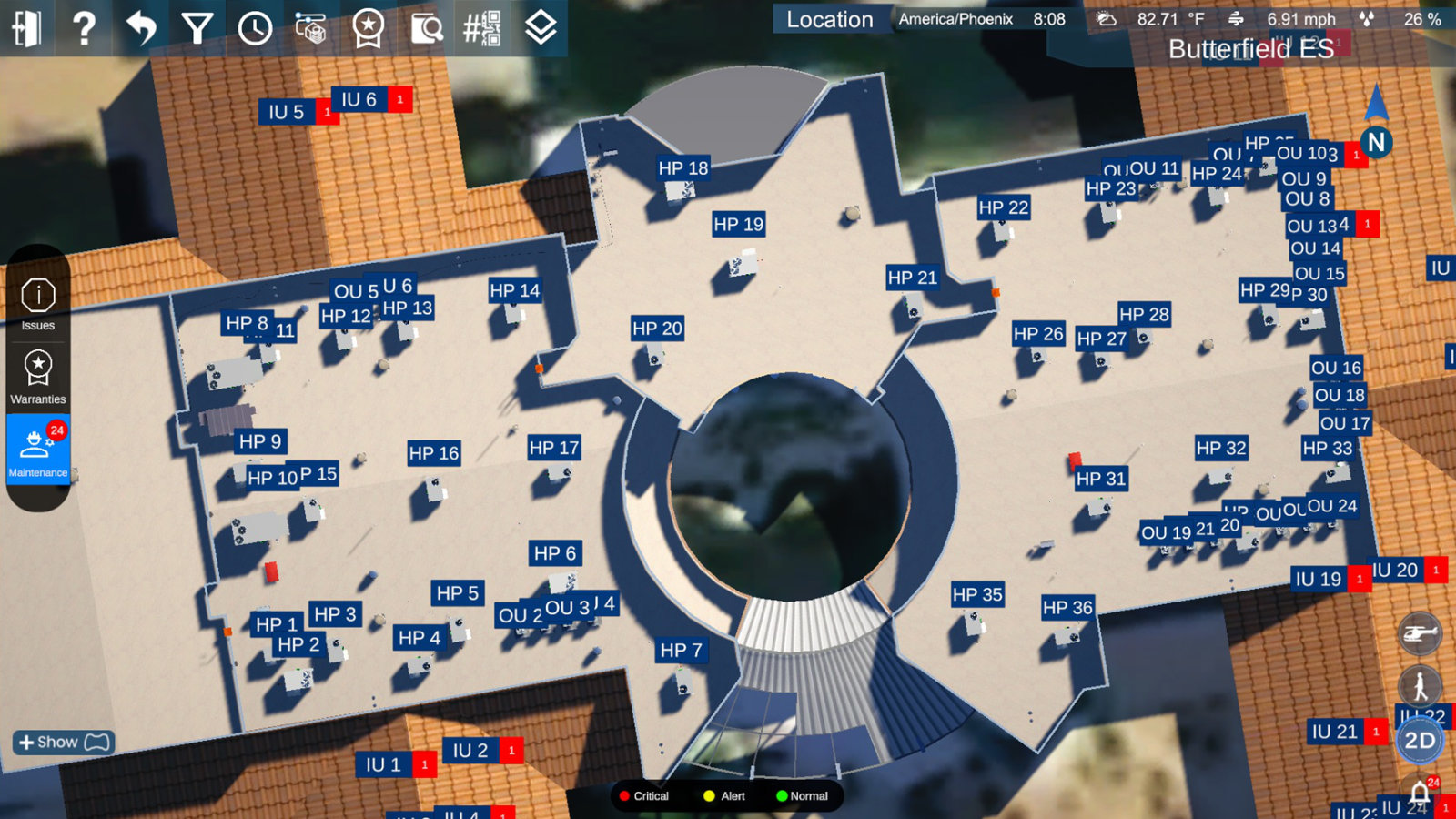Viewport: 1456px width, 819px height.
Task: Open the Issues side panel
Action: [x=38, y=304]
